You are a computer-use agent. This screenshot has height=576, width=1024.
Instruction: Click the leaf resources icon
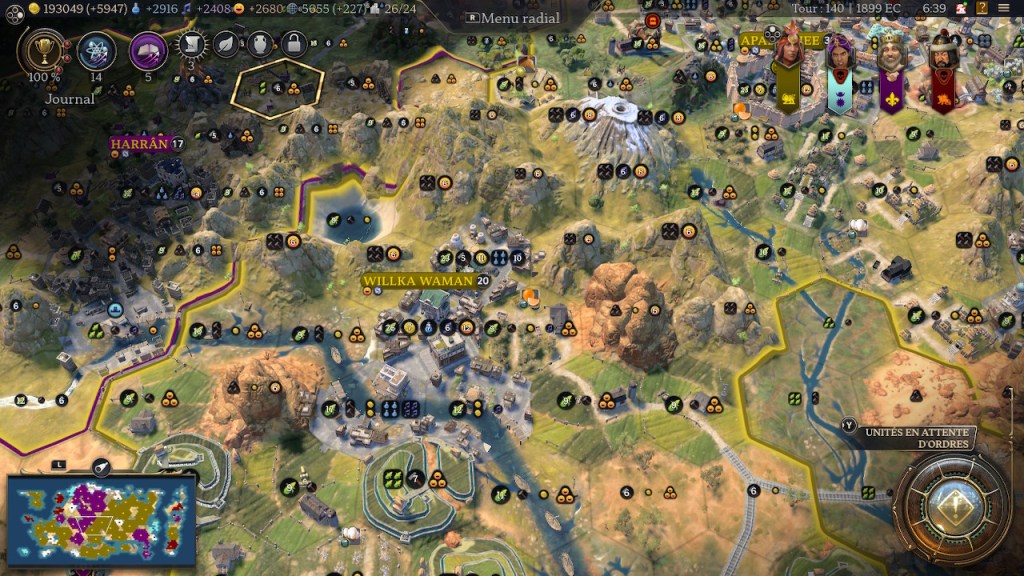point(226,43)
